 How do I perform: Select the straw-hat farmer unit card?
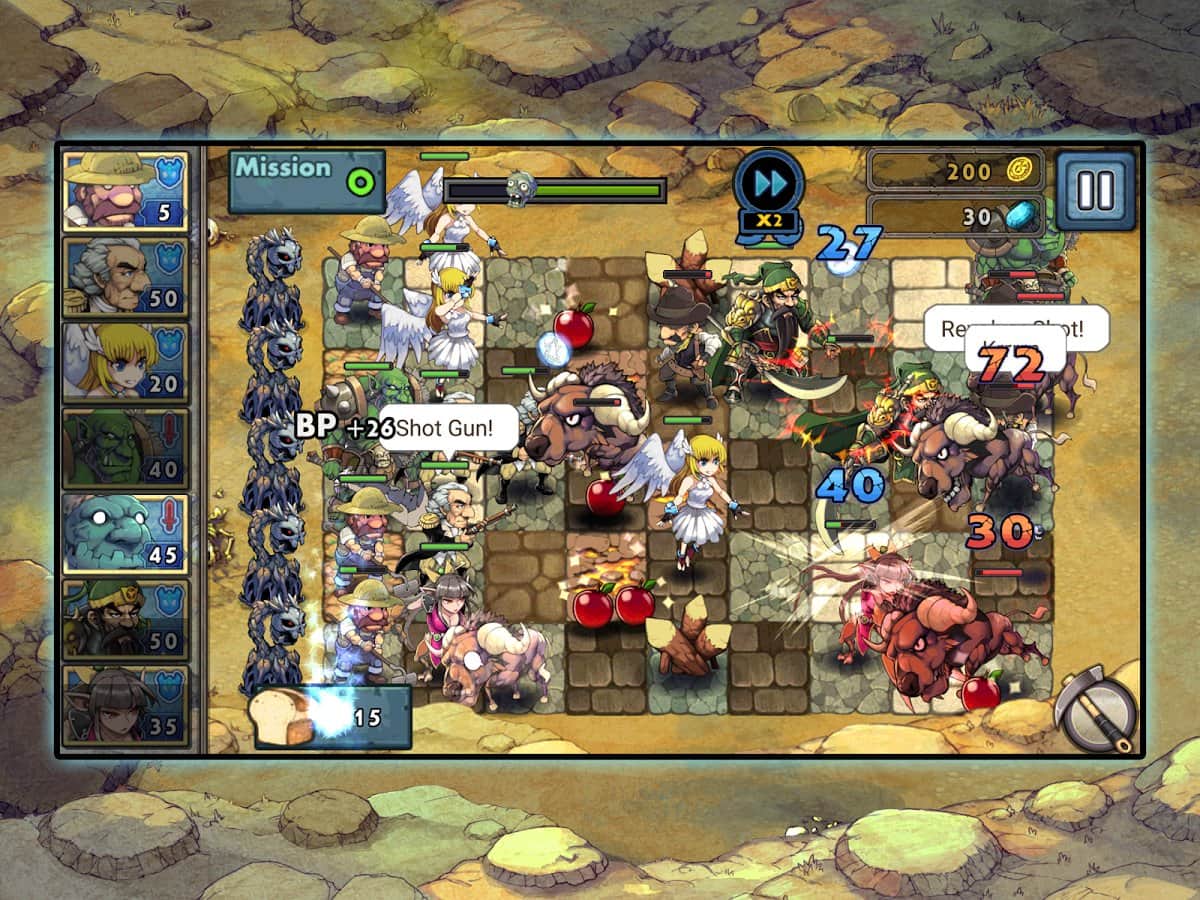click(x=126, y=190)
